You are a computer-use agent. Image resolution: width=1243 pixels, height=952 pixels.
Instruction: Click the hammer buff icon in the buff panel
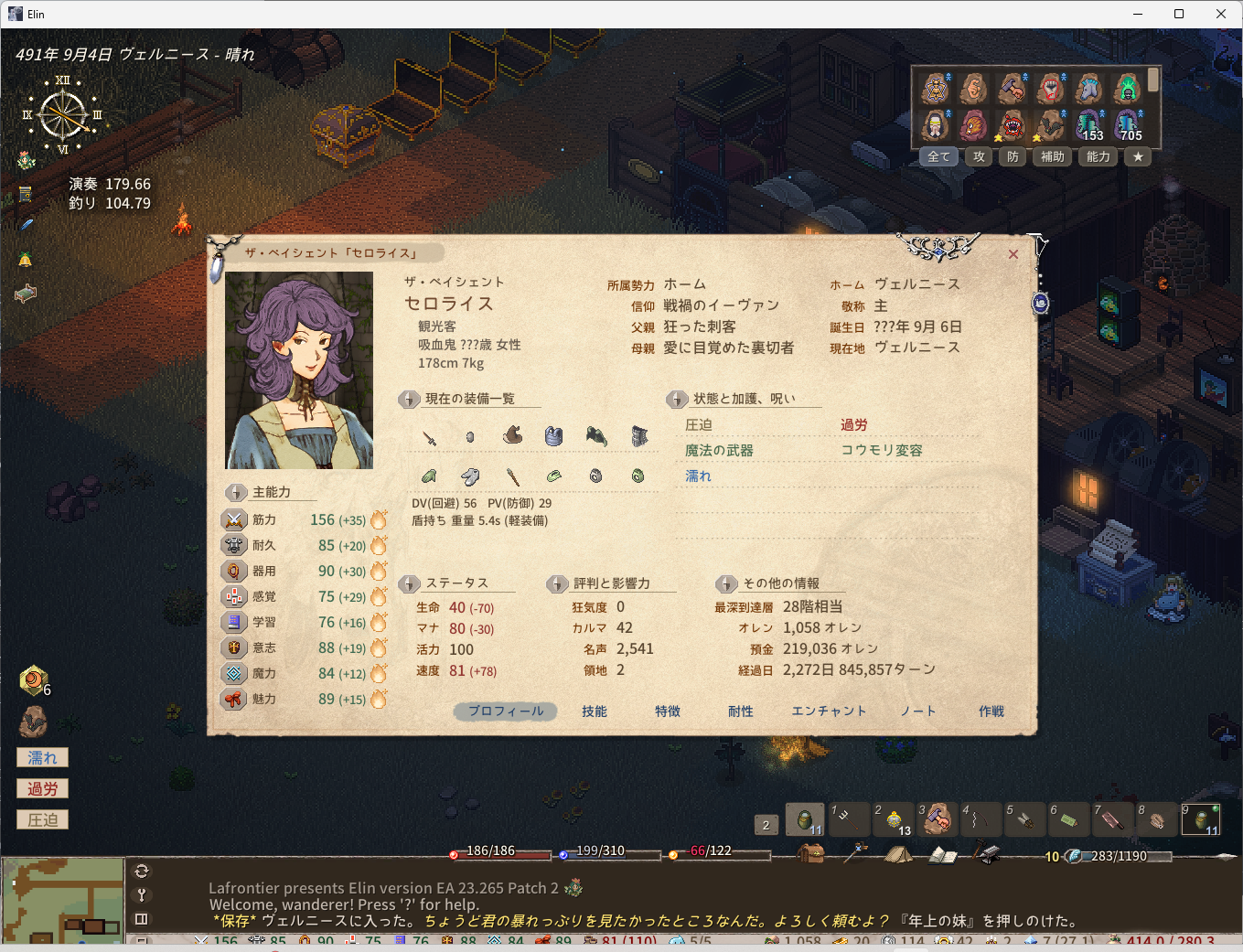pos(1012,89)
